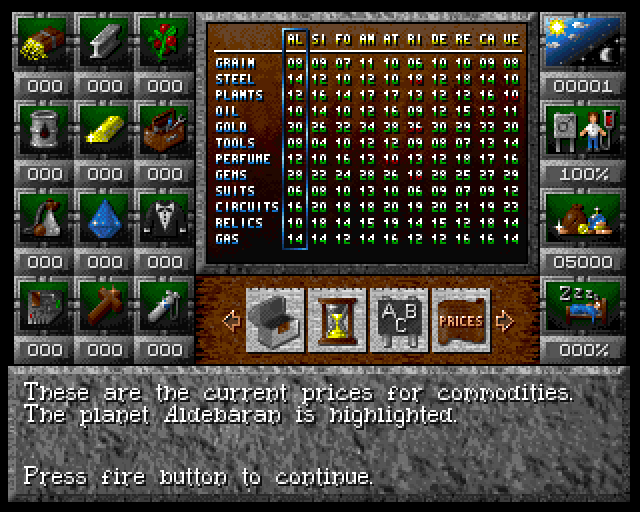Show the Prices scroll button

461,320
